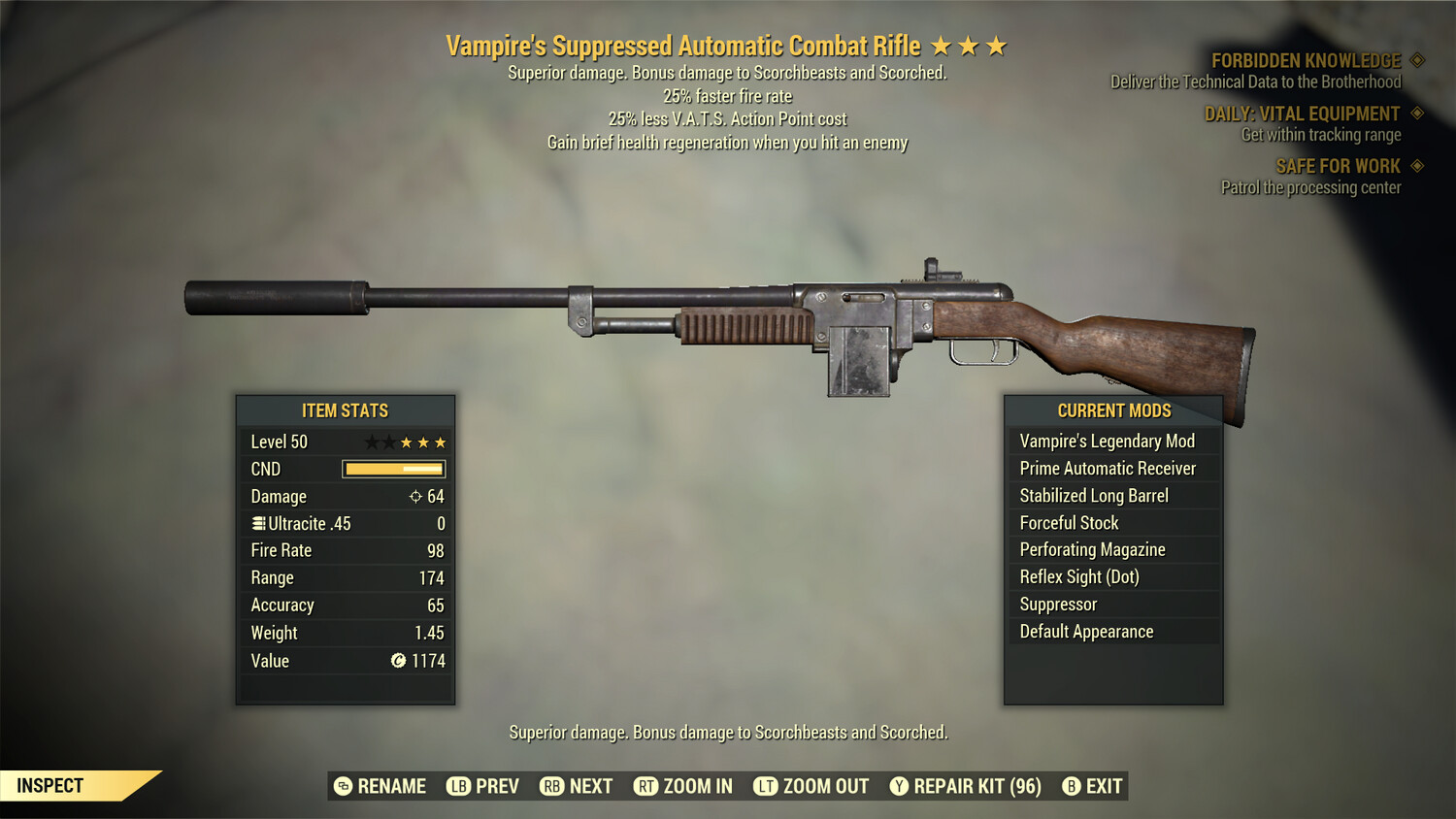Click the crosshair icon next to Damage
This screenshot has width=1456, height=819.
coord(414,496)
